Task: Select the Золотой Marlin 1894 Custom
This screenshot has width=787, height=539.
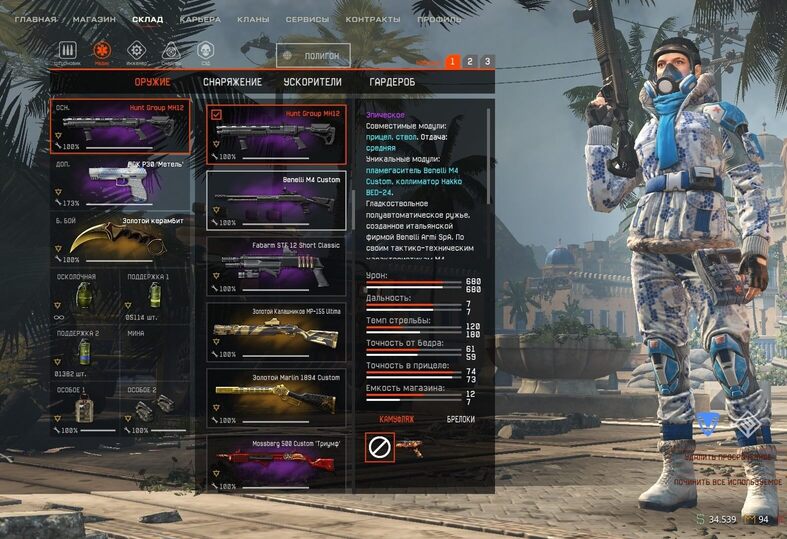Action: pos(276,398)
